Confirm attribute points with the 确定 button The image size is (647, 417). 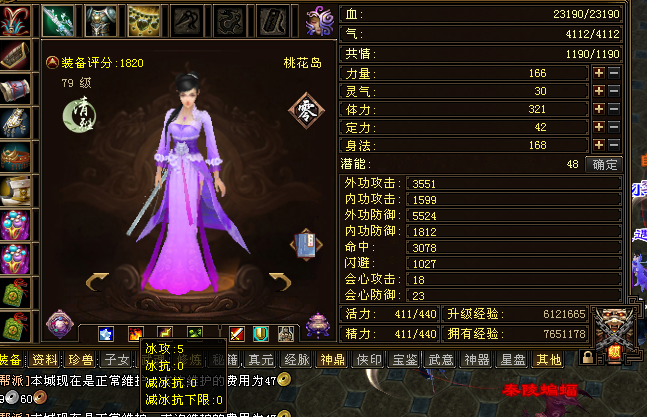605,164
